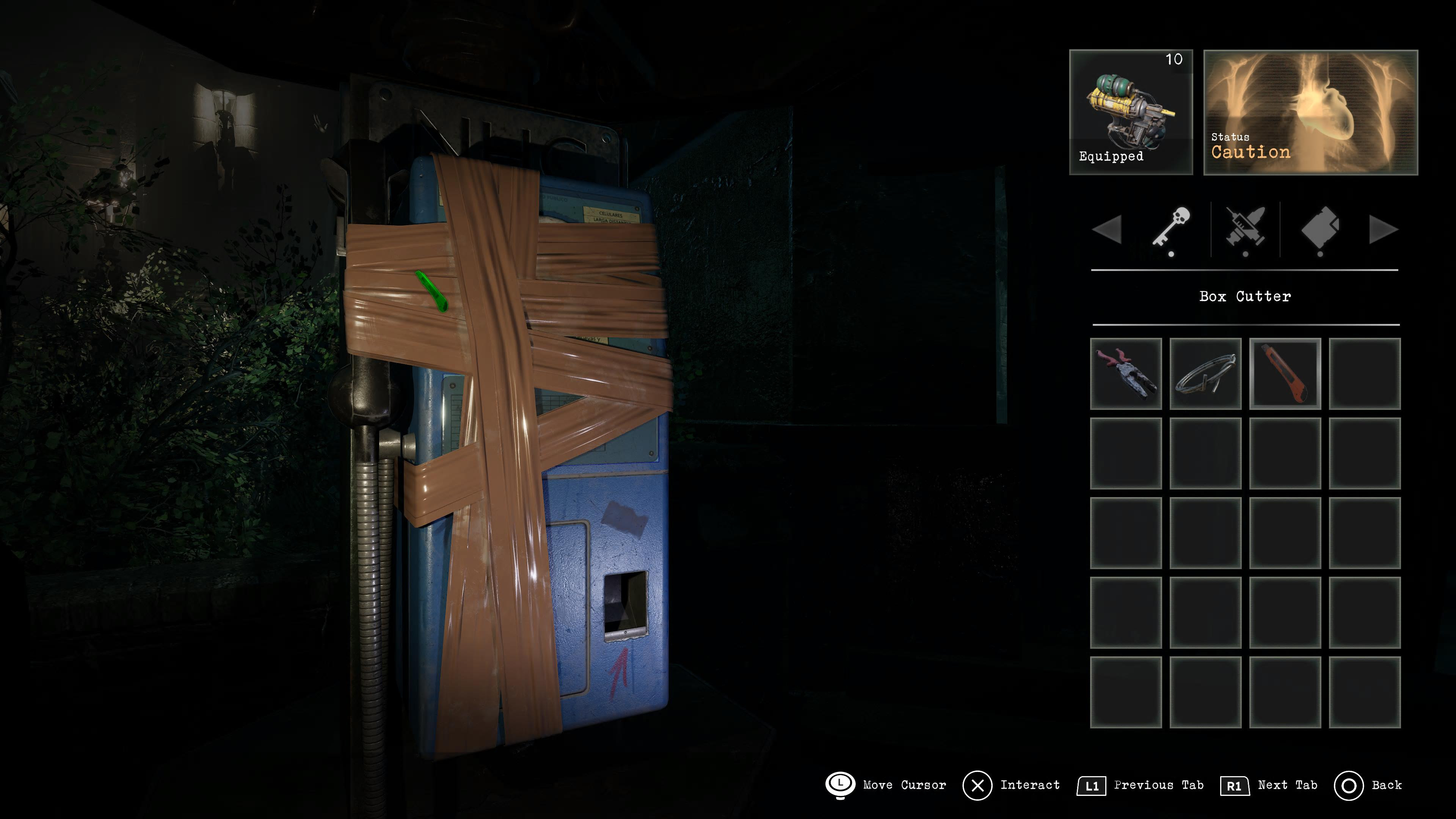
Task: Click the left tab arrow
Action: pyautogui.click(x=1107, y=229)
